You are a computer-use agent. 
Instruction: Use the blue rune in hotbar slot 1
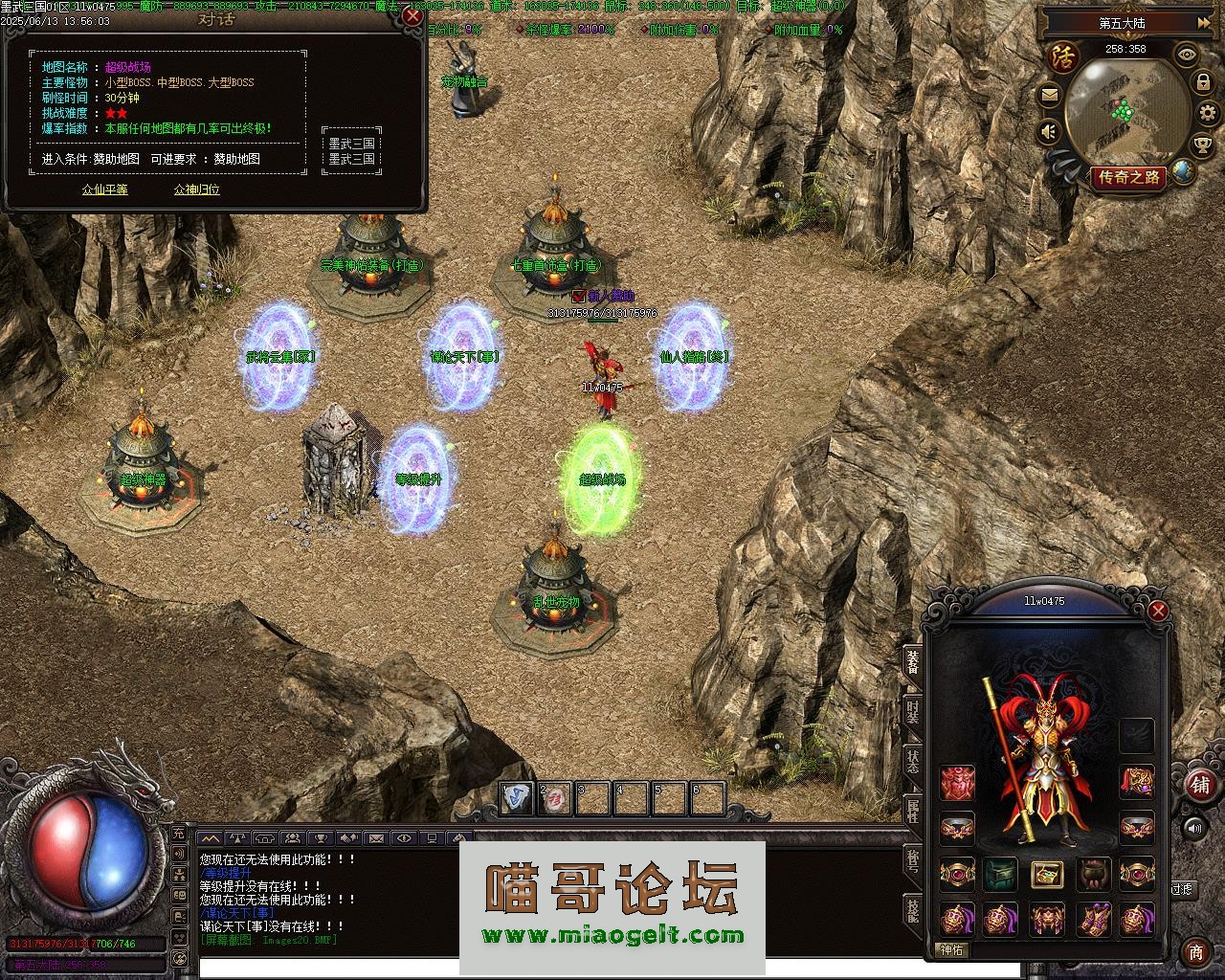(x=517, y=798)
